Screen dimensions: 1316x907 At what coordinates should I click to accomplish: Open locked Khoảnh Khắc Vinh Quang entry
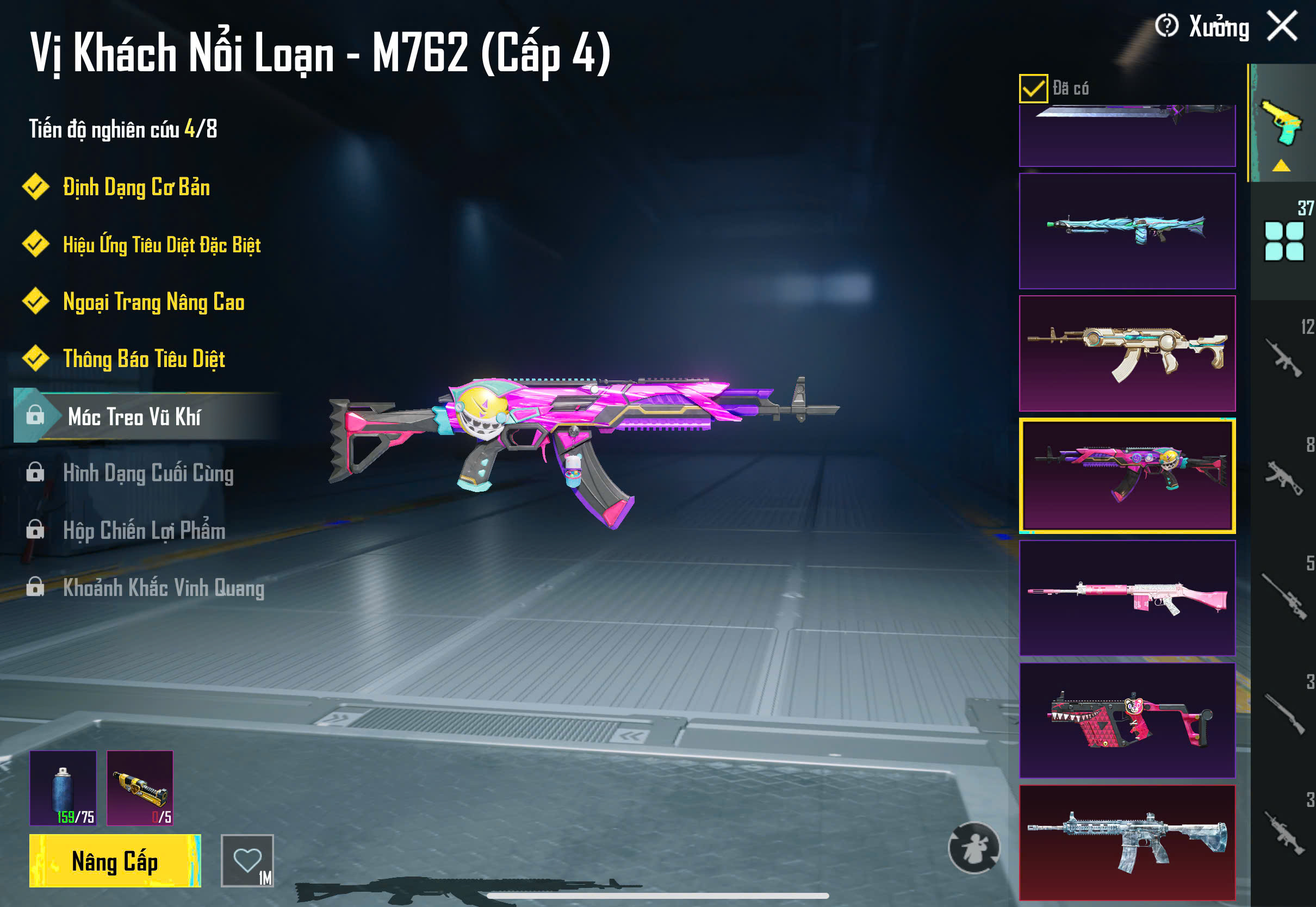[x=163, y=588]
